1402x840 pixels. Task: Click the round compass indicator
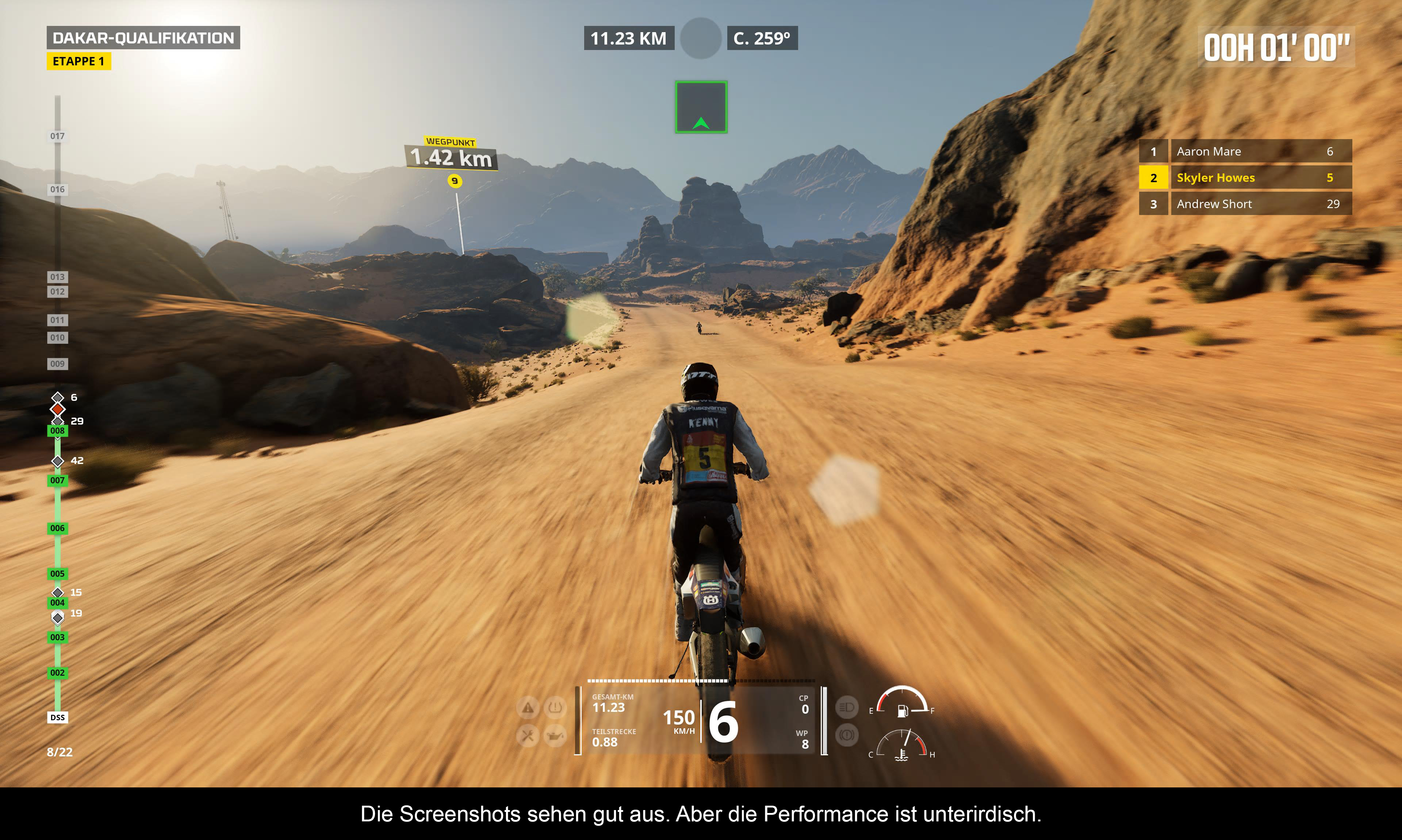701,38
